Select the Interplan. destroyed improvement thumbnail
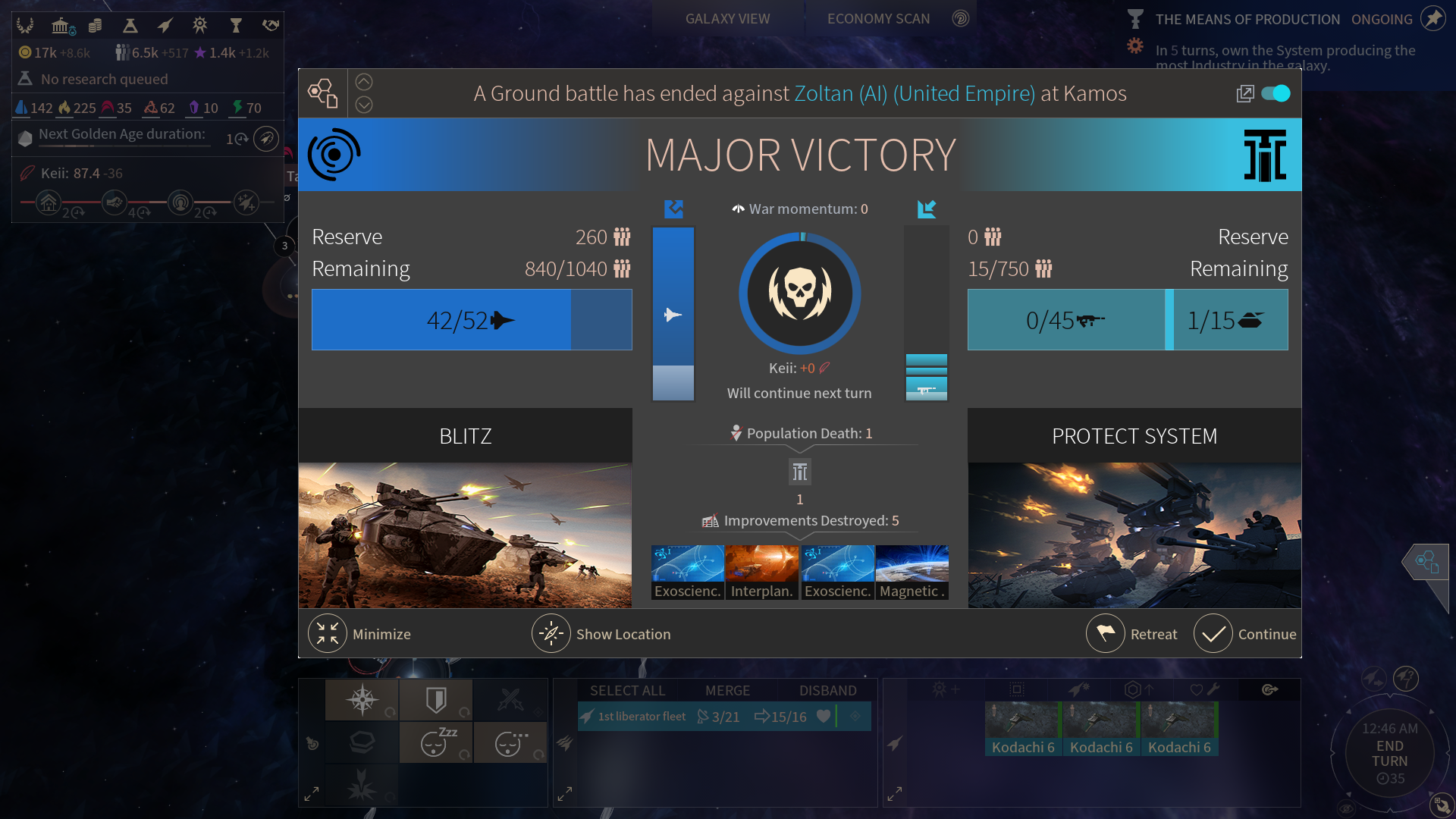The width and height of the screenshot is (1456, 819). click(x=762, y=572)
